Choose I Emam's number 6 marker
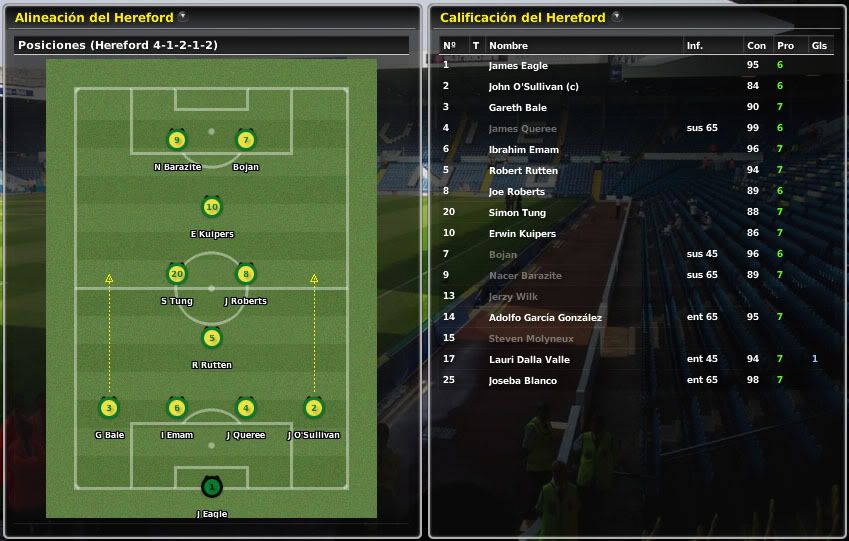 177,408
